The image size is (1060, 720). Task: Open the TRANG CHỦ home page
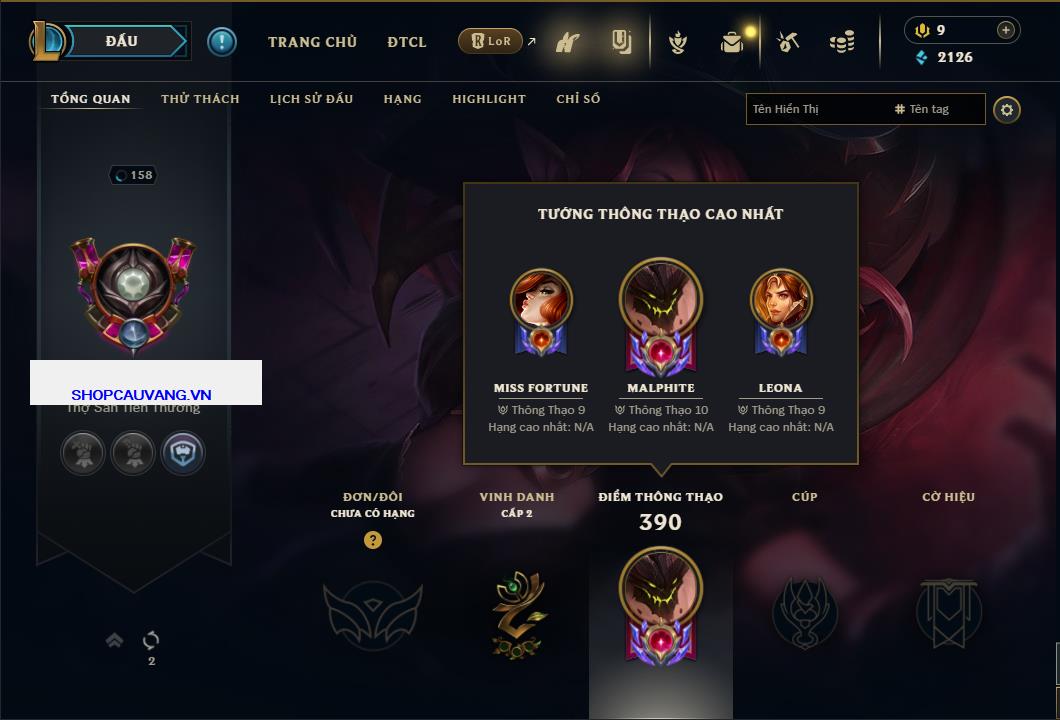[x=312, y=42]
